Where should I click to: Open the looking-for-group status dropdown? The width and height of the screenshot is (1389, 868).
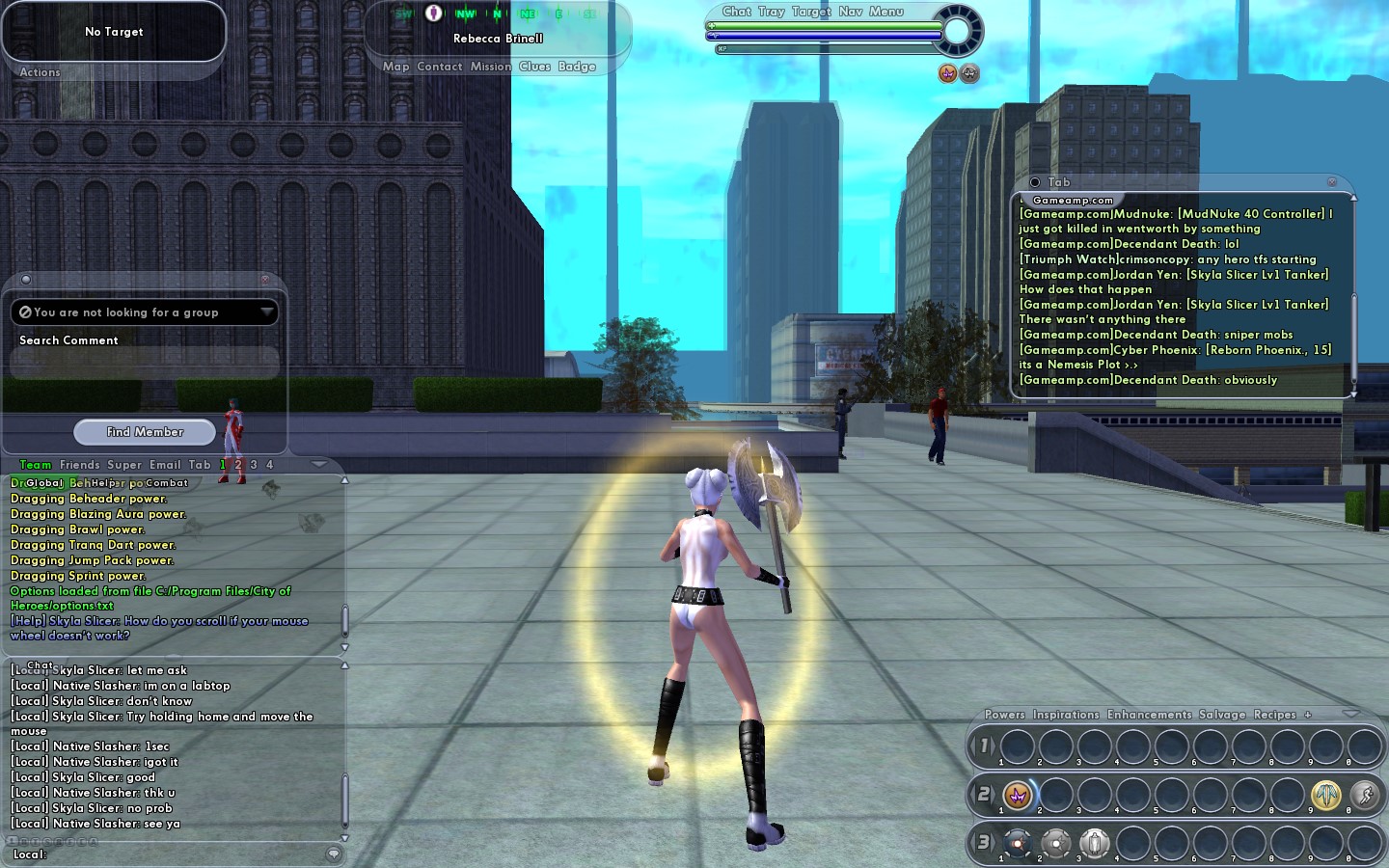266,312
